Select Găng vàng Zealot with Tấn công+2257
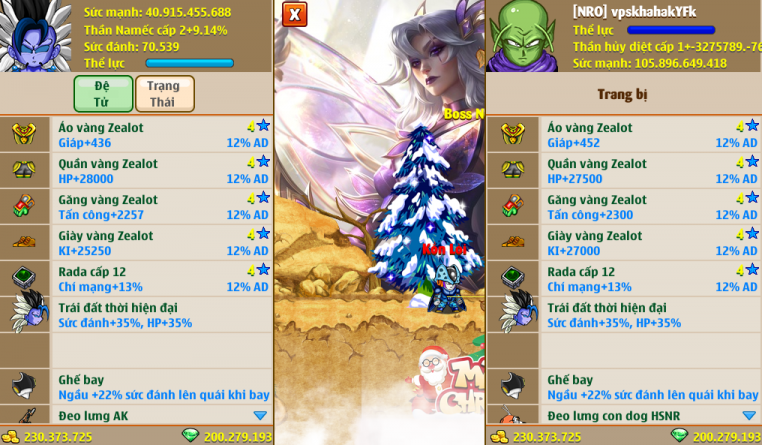Viewport: 762px width, 445px height. pyautogui.click(x=160, y=207)
